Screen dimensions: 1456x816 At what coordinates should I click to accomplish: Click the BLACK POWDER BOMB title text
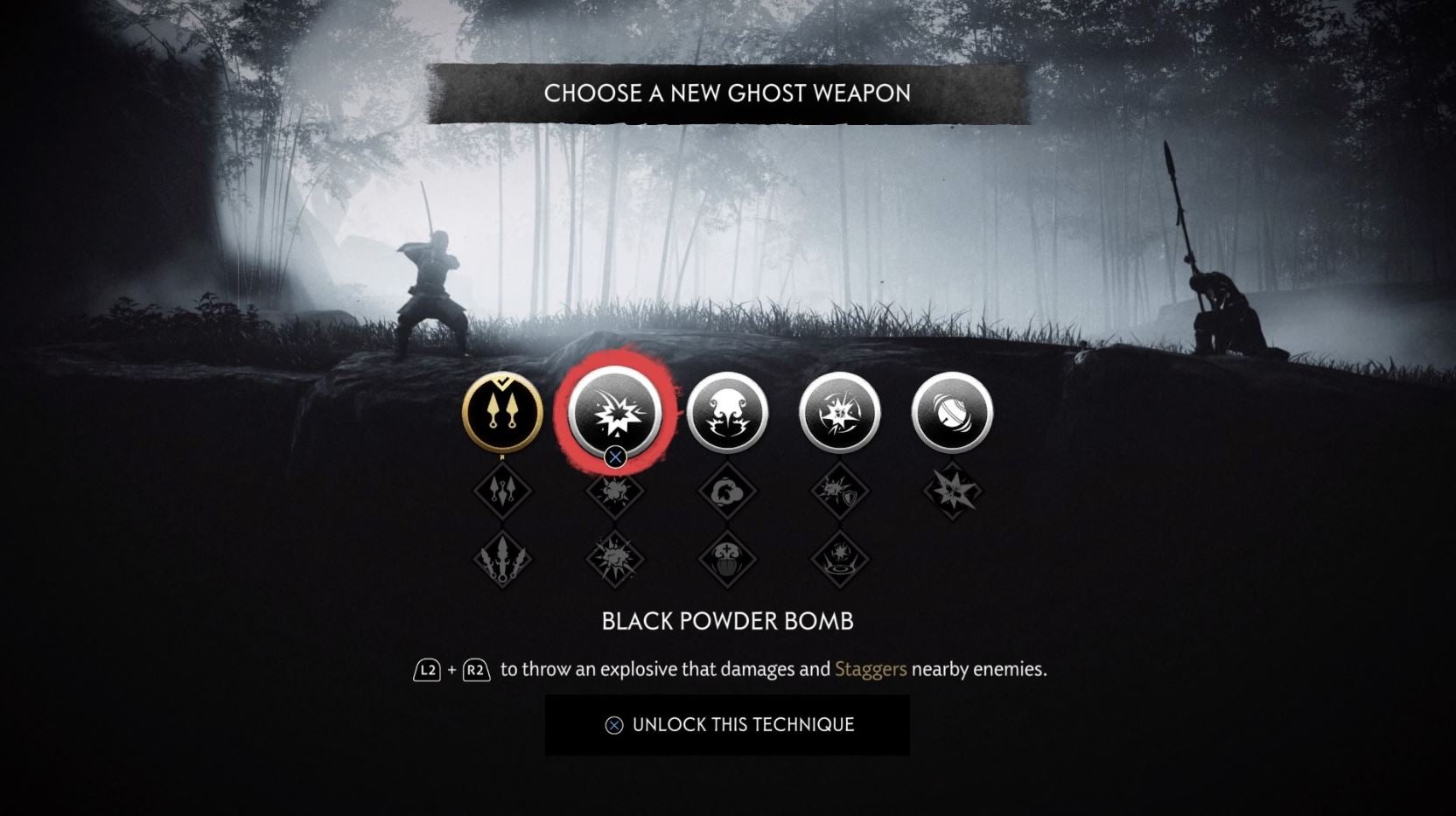(727, 622)
